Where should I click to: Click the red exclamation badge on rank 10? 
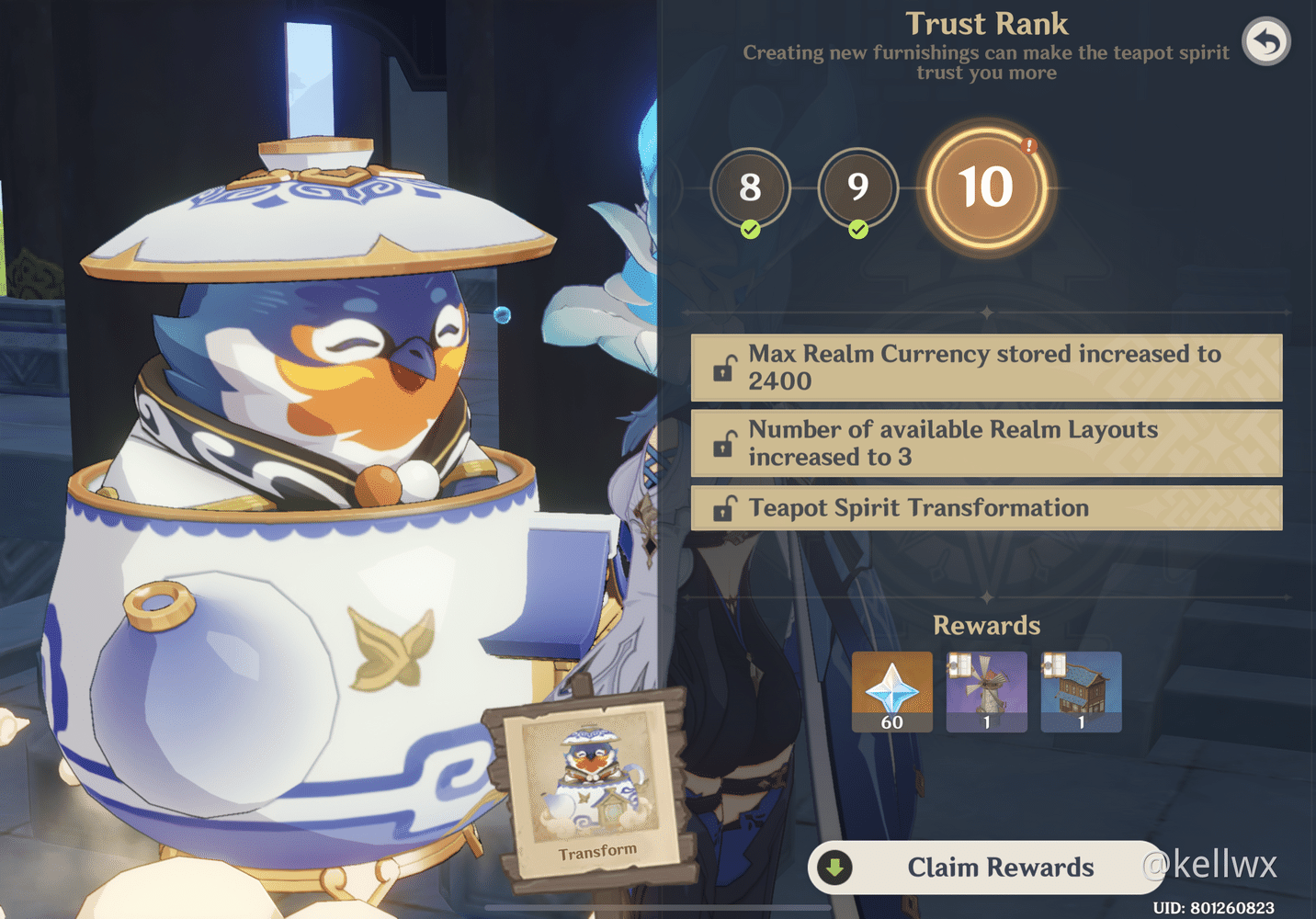click(1028, 145)
